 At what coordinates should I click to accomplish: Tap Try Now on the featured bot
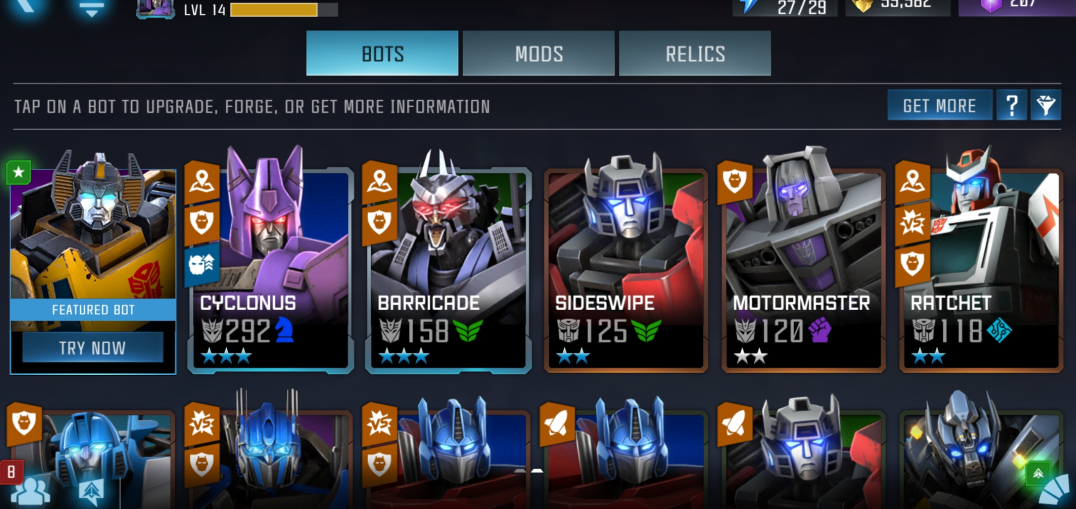click(93, 348)
